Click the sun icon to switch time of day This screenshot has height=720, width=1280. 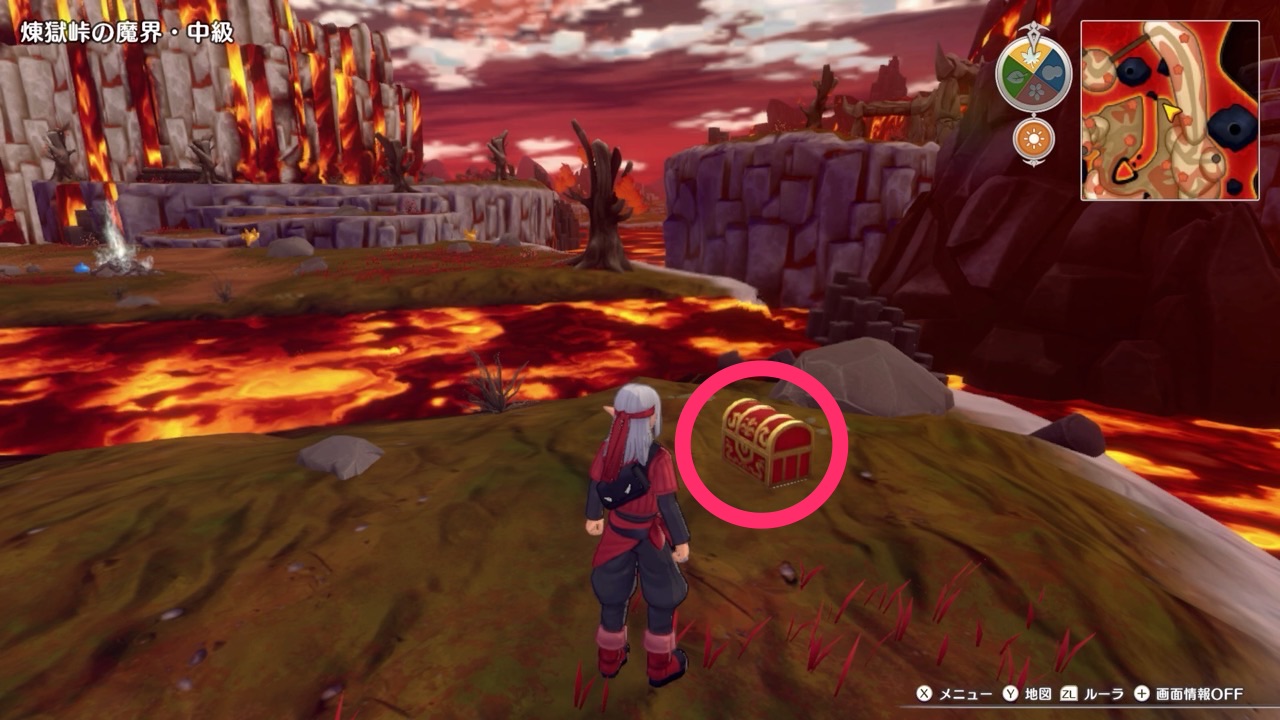point(1032,137)
